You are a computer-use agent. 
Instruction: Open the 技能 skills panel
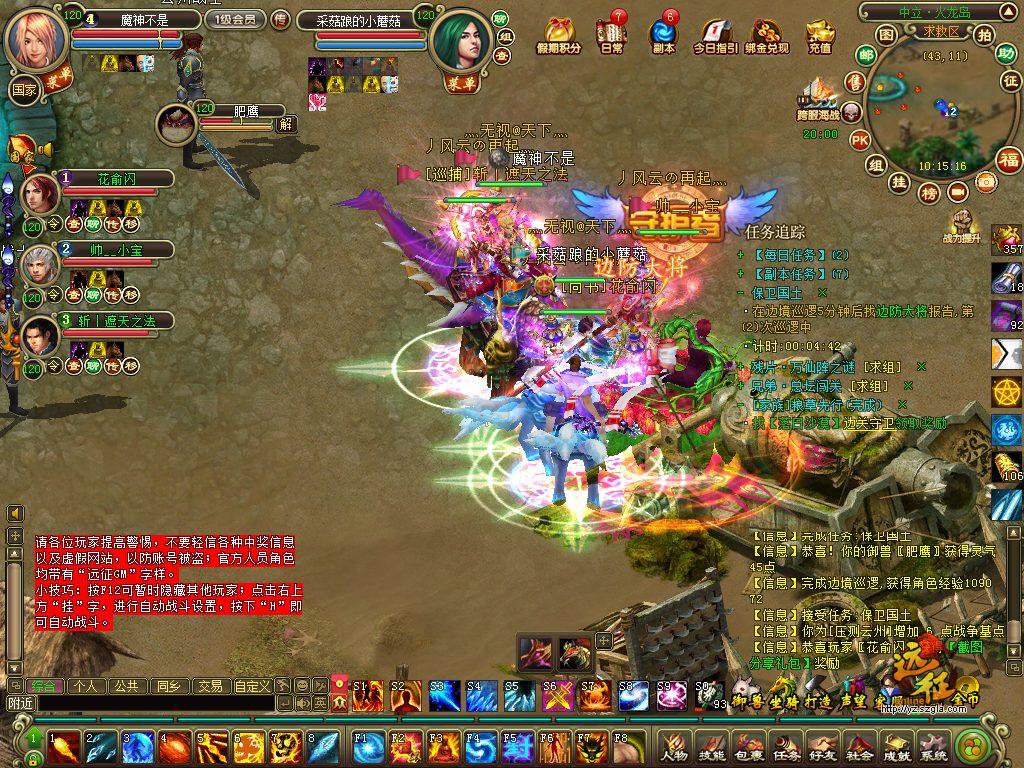coord(712,745)
